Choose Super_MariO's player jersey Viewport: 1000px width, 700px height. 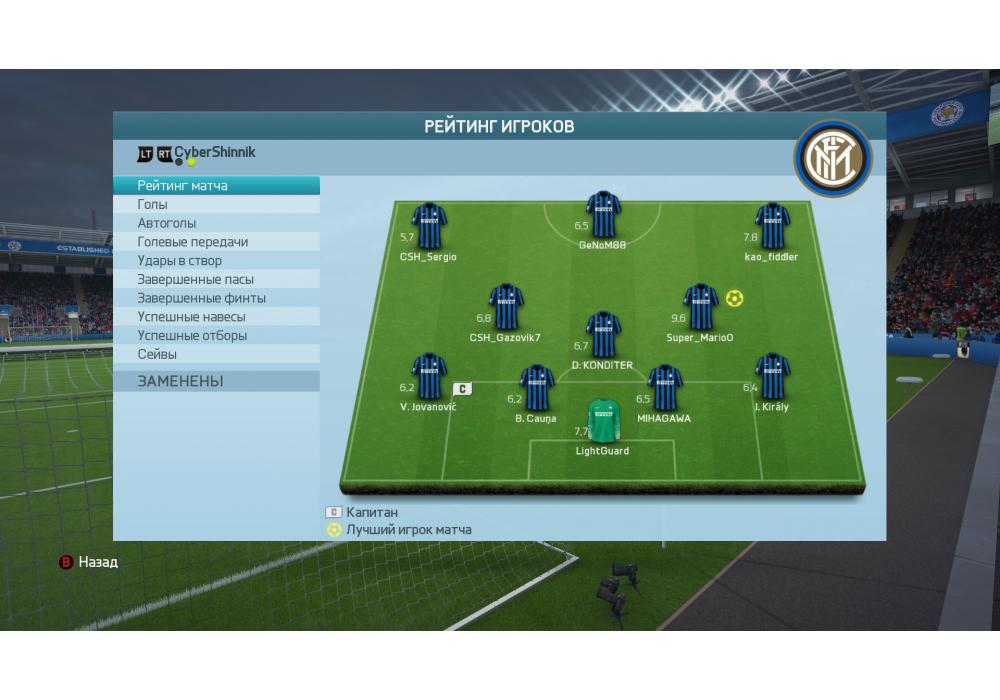[700, 307]
